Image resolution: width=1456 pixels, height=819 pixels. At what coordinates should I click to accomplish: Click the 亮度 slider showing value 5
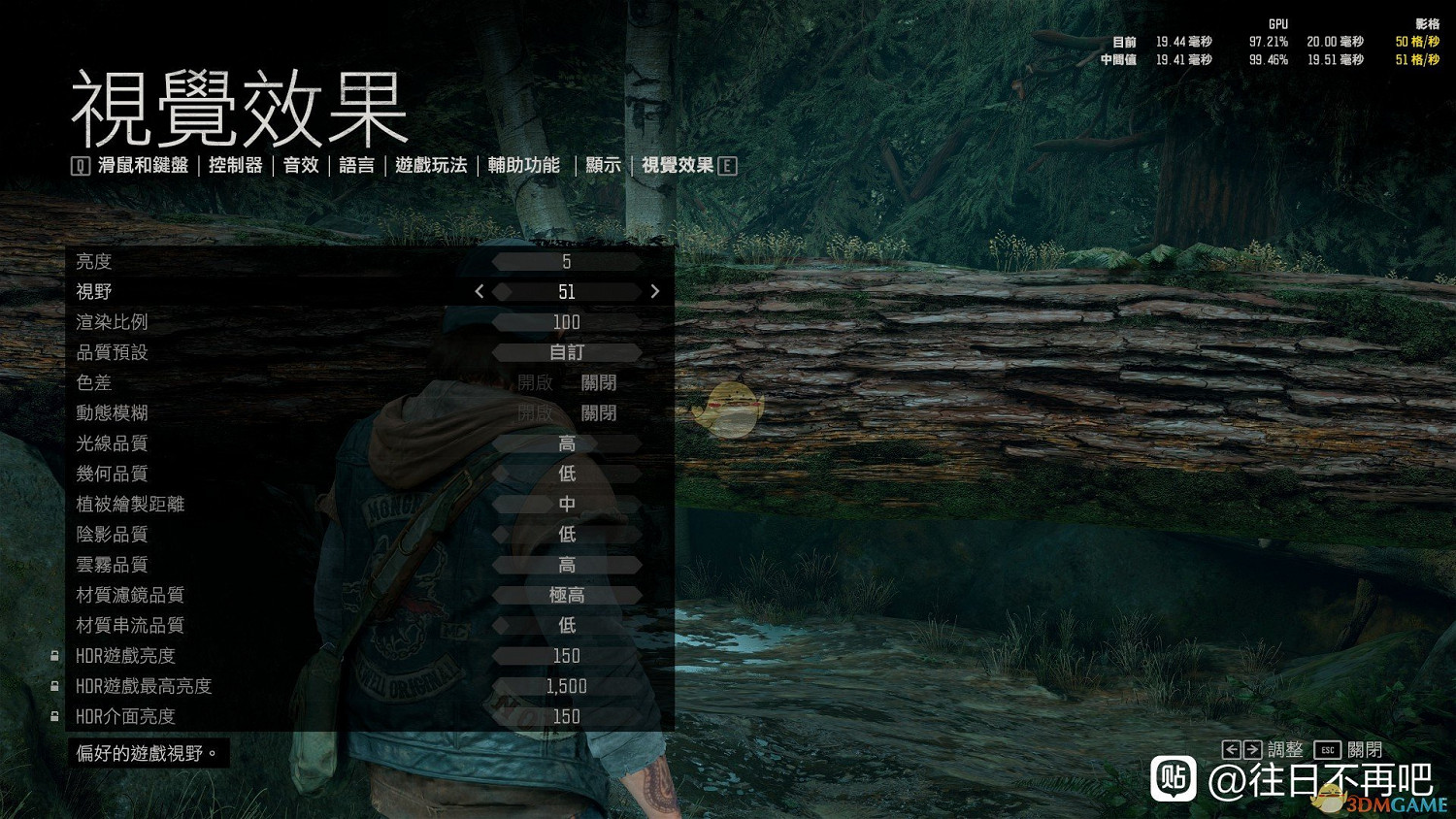pyautogui.click(x=567, y=260)
